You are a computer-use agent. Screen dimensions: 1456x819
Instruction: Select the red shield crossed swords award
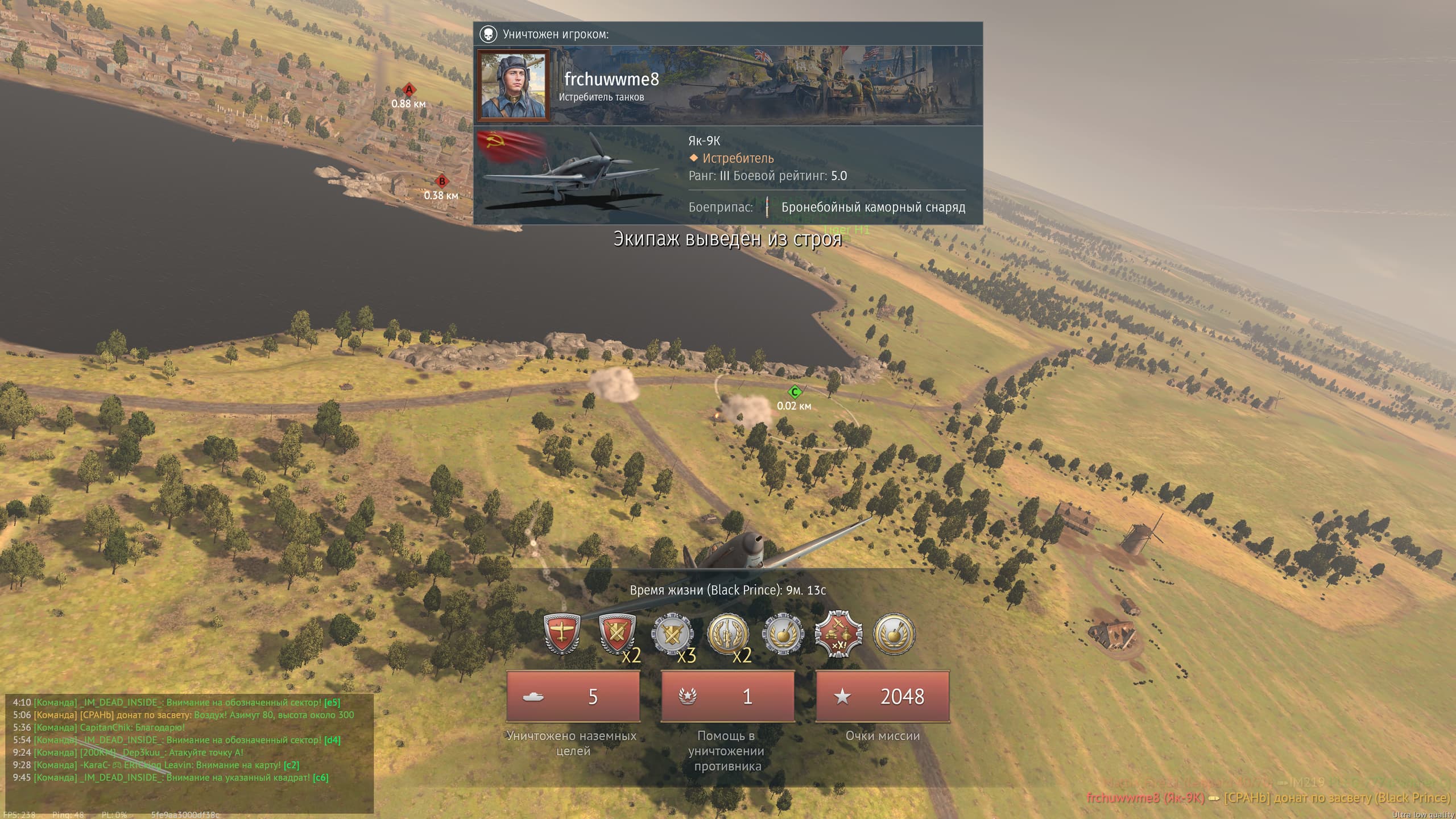[x=616, y=634]
